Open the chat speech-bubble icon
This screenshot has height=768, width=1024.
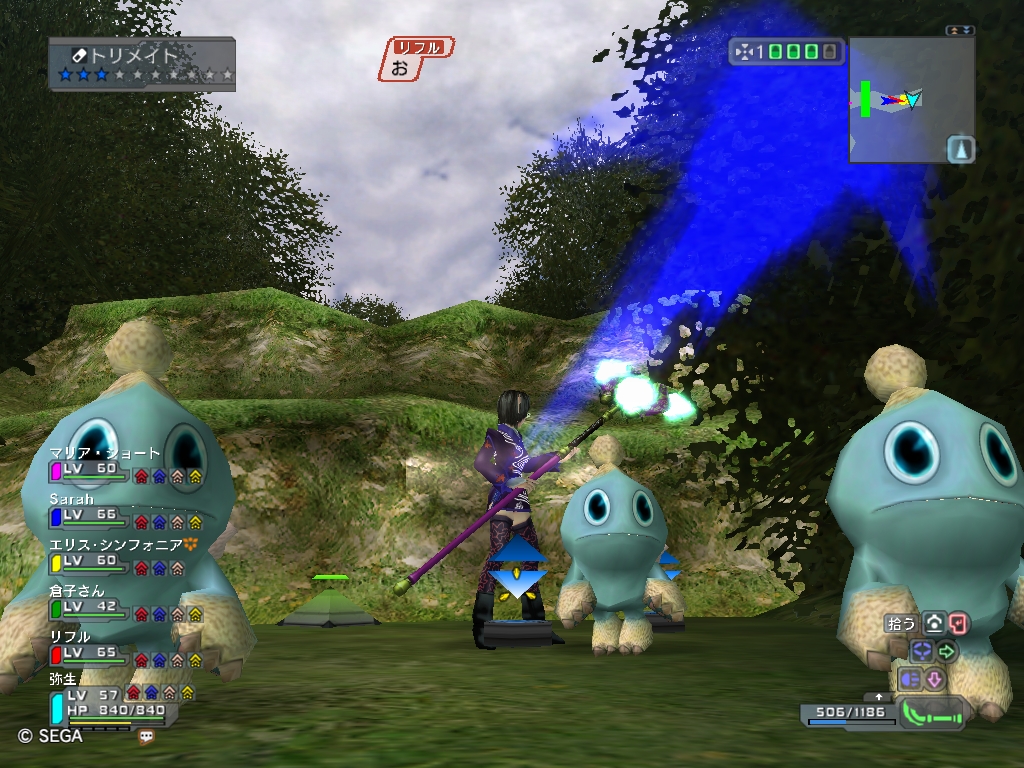(x=147, y=736)
